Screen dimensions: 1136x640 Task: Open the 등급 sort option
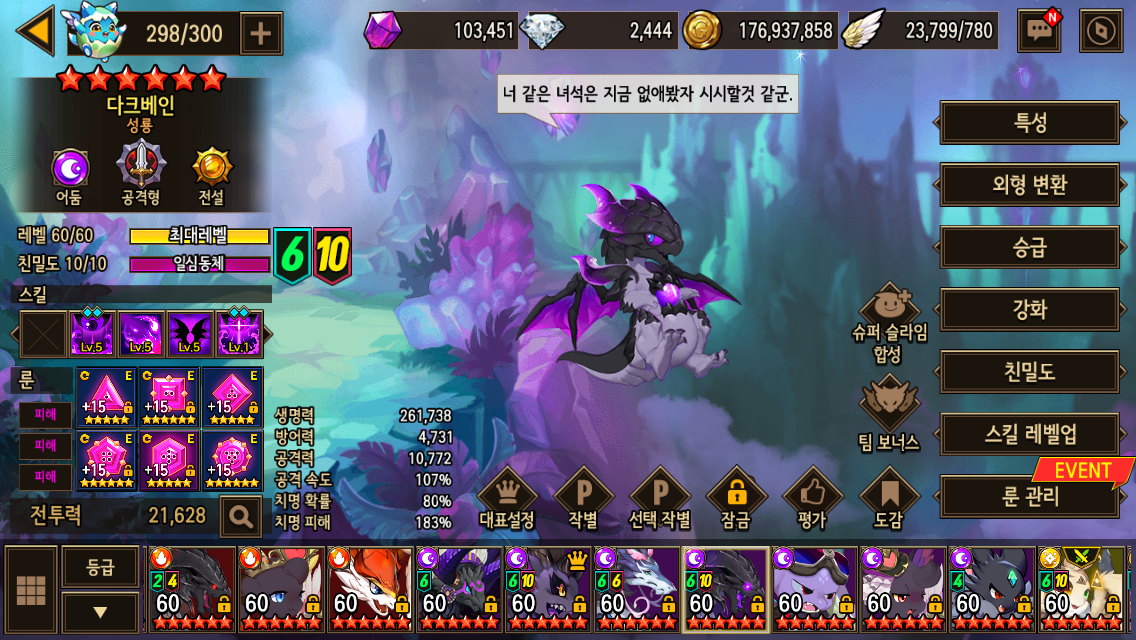coord(100,567)
